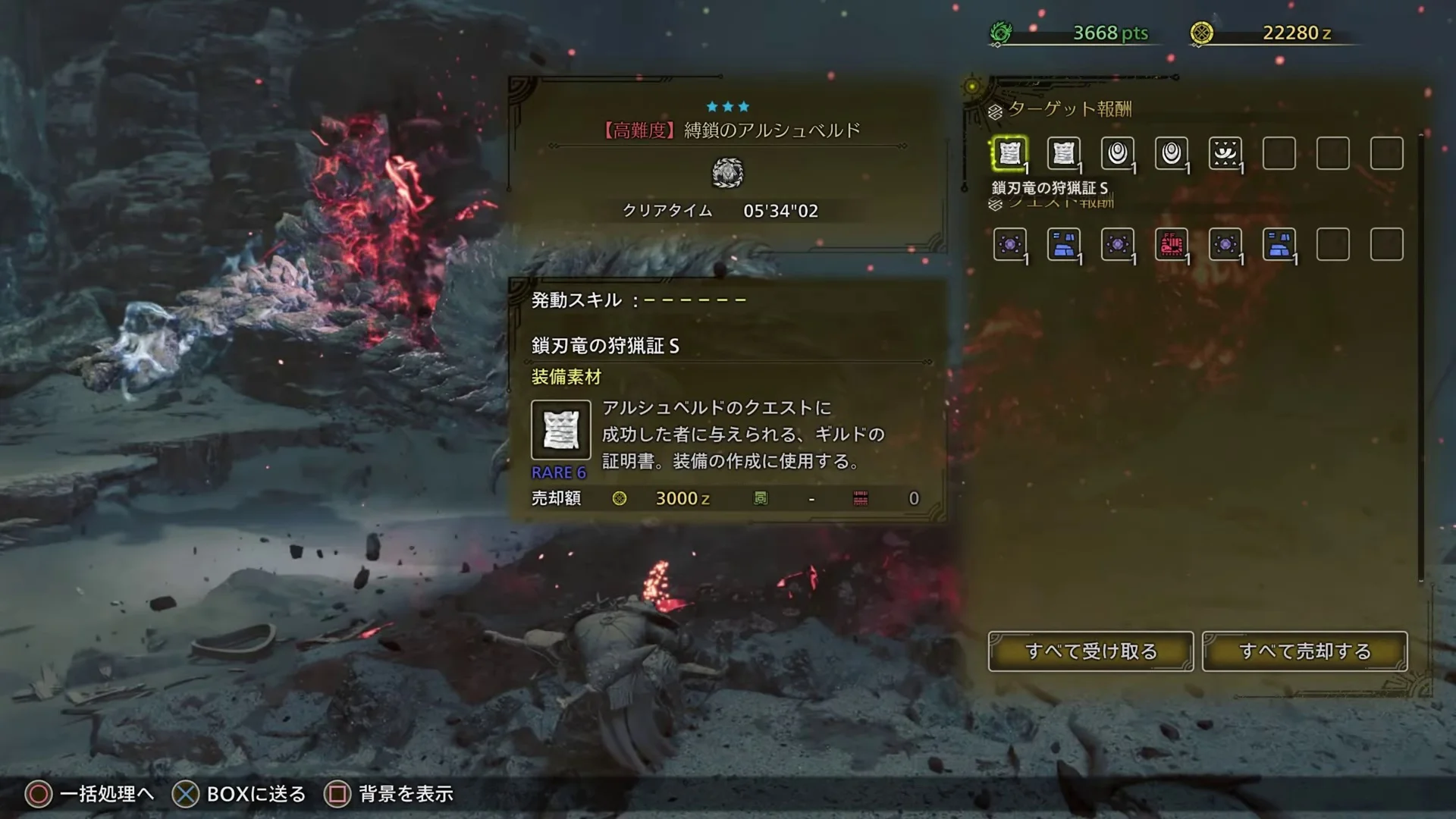Click the 3000z sell price value
The width and height of the screenshot is (1456, 819).
682,498
